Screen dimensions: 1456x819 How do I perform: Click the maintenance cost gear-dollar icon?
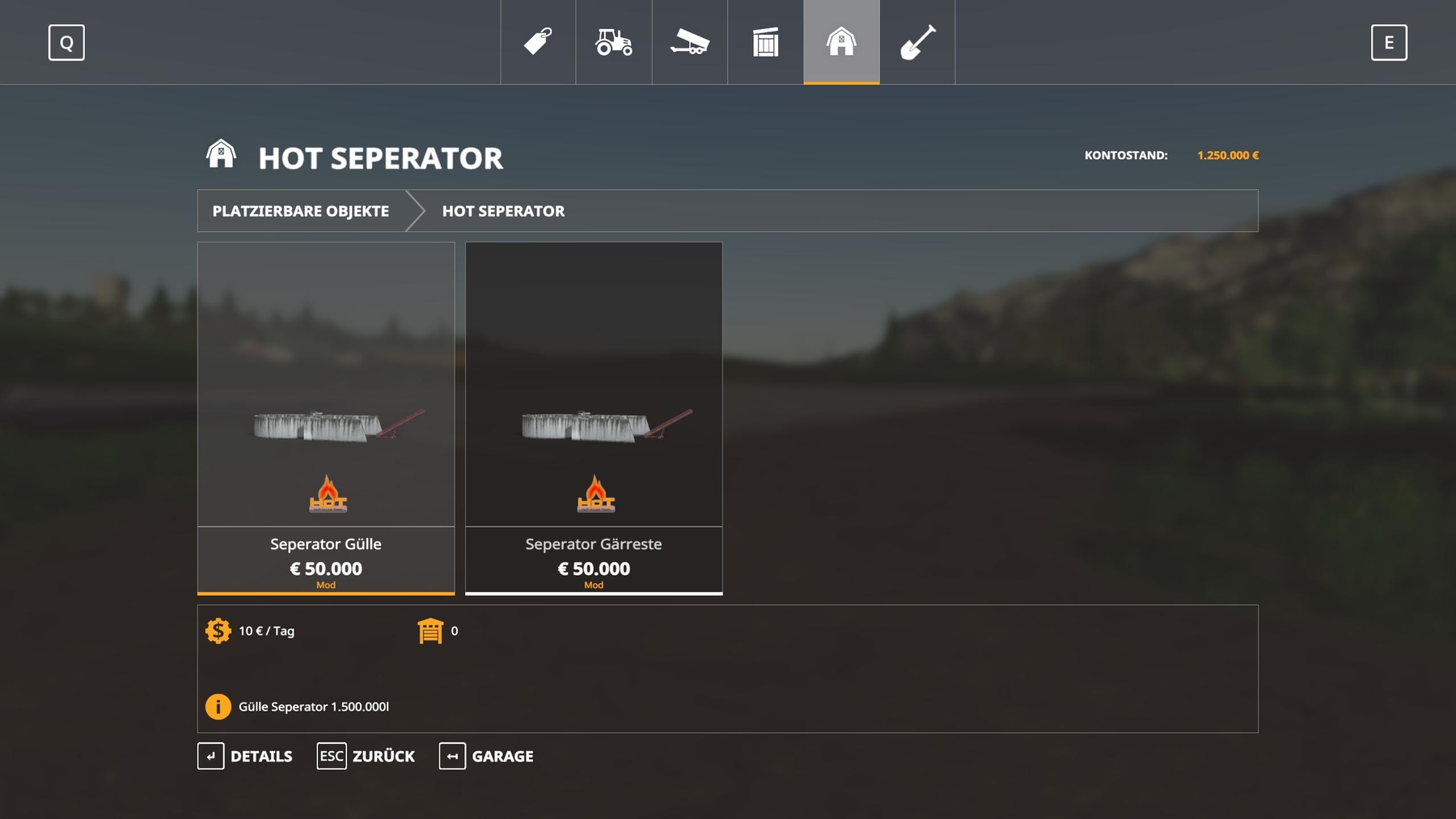[x=218, y=631]
